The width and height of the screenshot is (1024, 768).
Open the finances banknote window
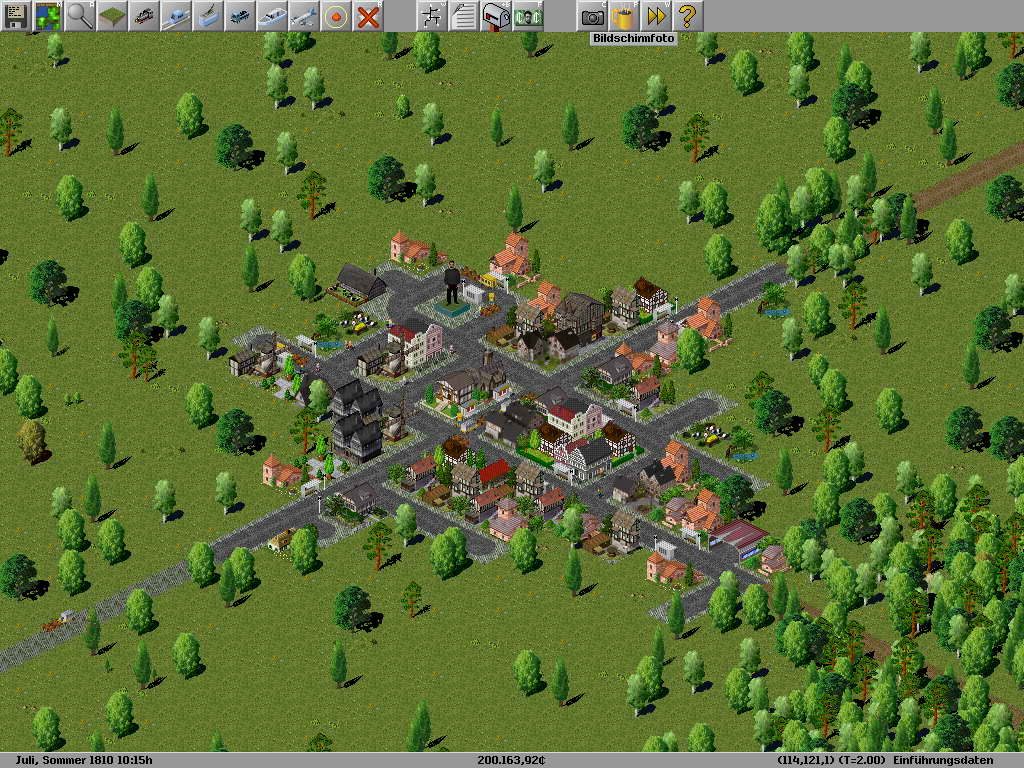(x=528, y=16)
